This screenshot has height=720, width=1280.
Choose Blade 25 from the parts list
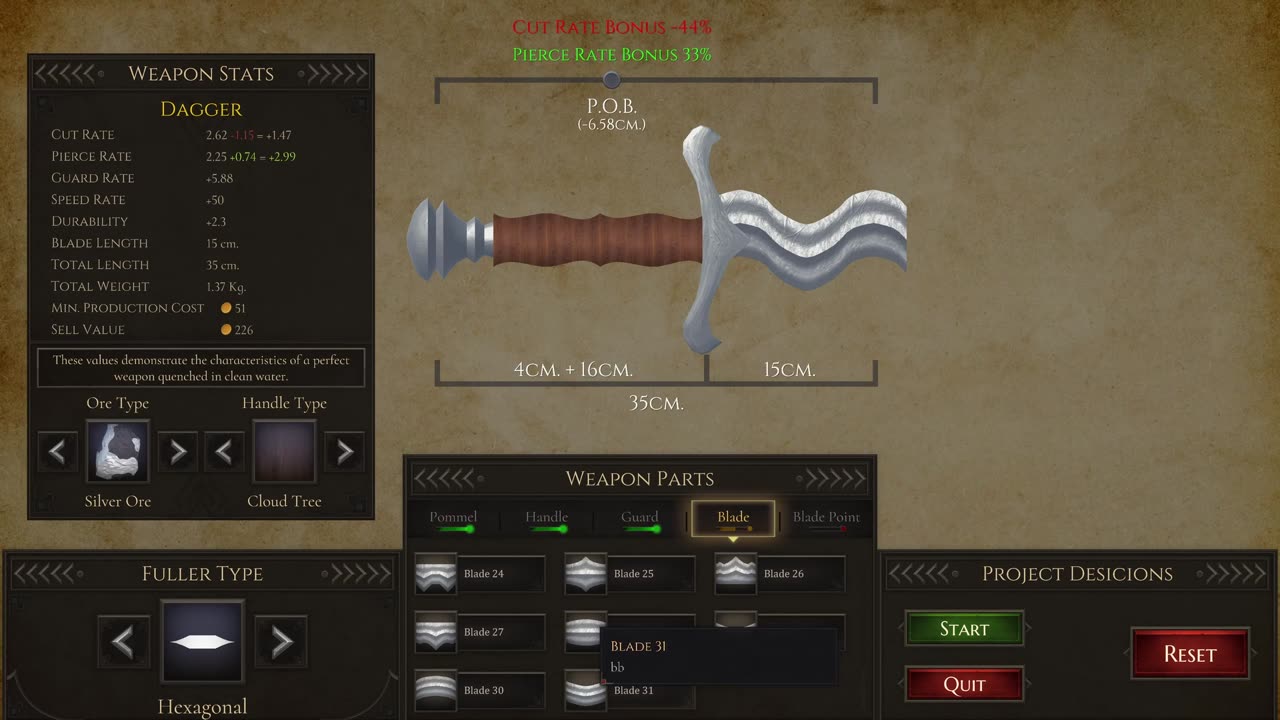tap(630, 574)
